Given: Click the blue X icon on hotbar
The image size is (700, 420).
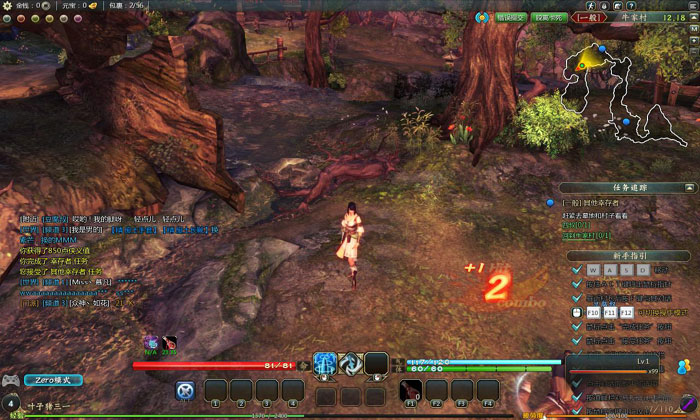Looking at the screenshot, I should pyautogui.click(x=184, y=390).
